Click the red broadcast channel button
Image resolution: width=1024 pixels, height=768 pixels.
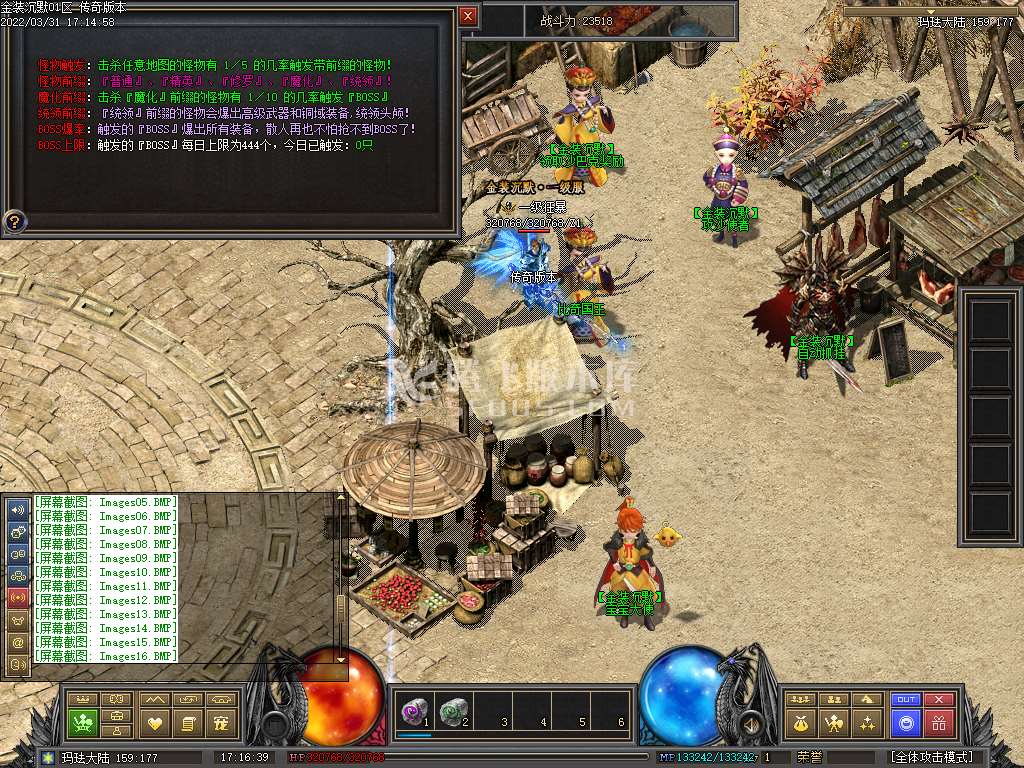18,597
